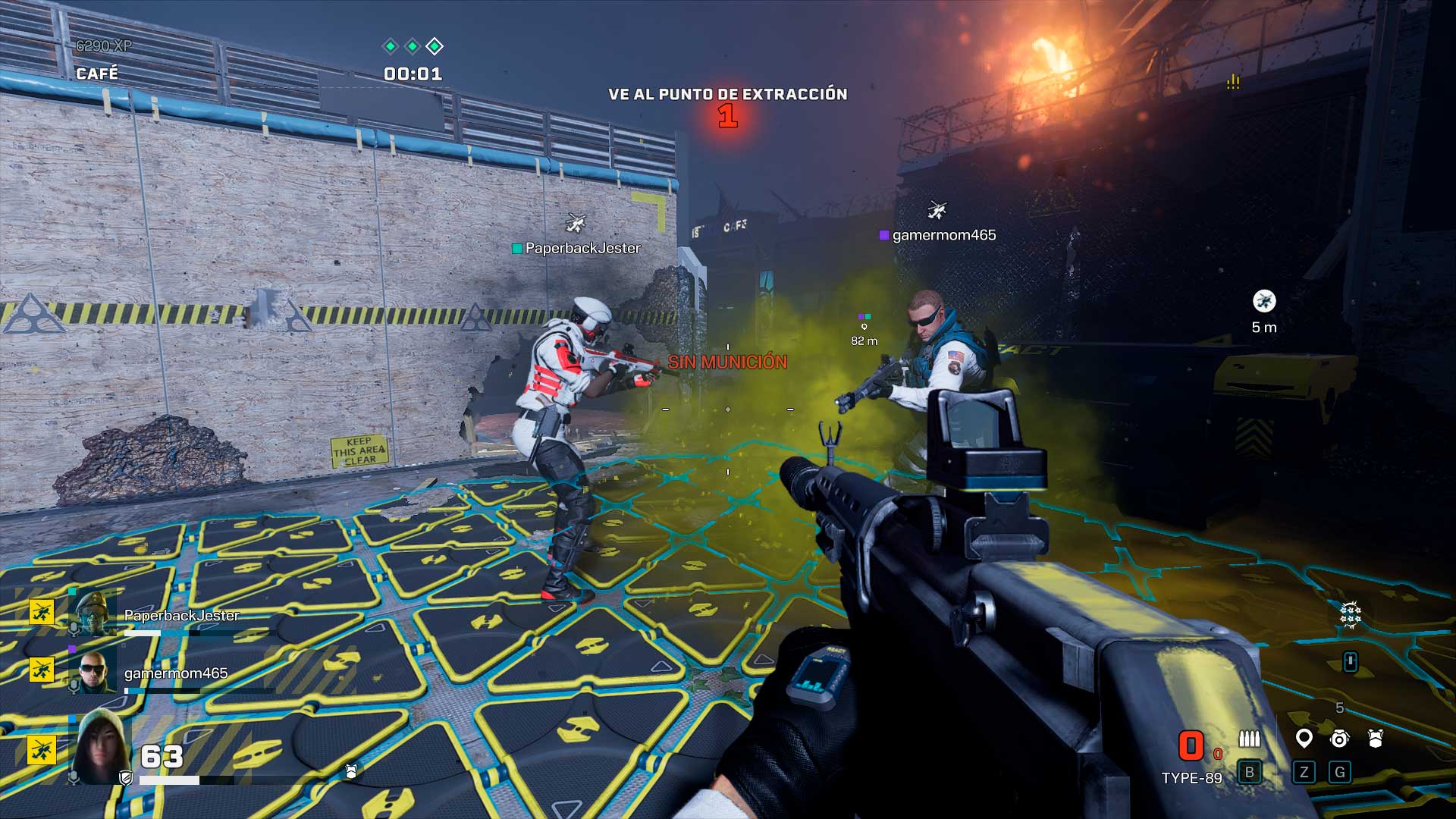Click the helicopter extraction badge beside gamermom465
This screenshot has height=819, width=1456.
tap(42, 670)
